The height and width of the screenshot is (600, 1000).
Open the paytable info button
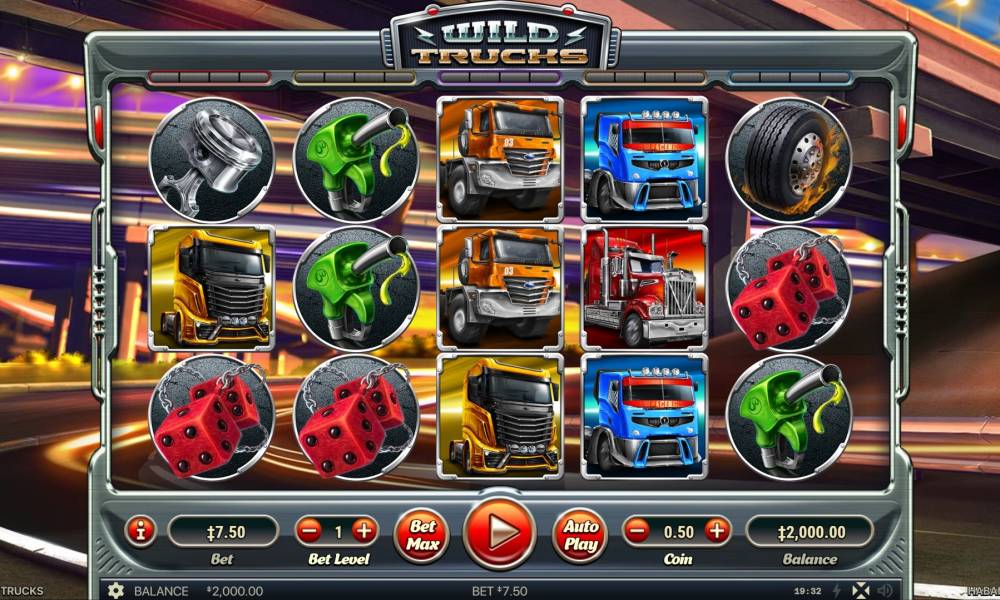(x=140, y=531)
